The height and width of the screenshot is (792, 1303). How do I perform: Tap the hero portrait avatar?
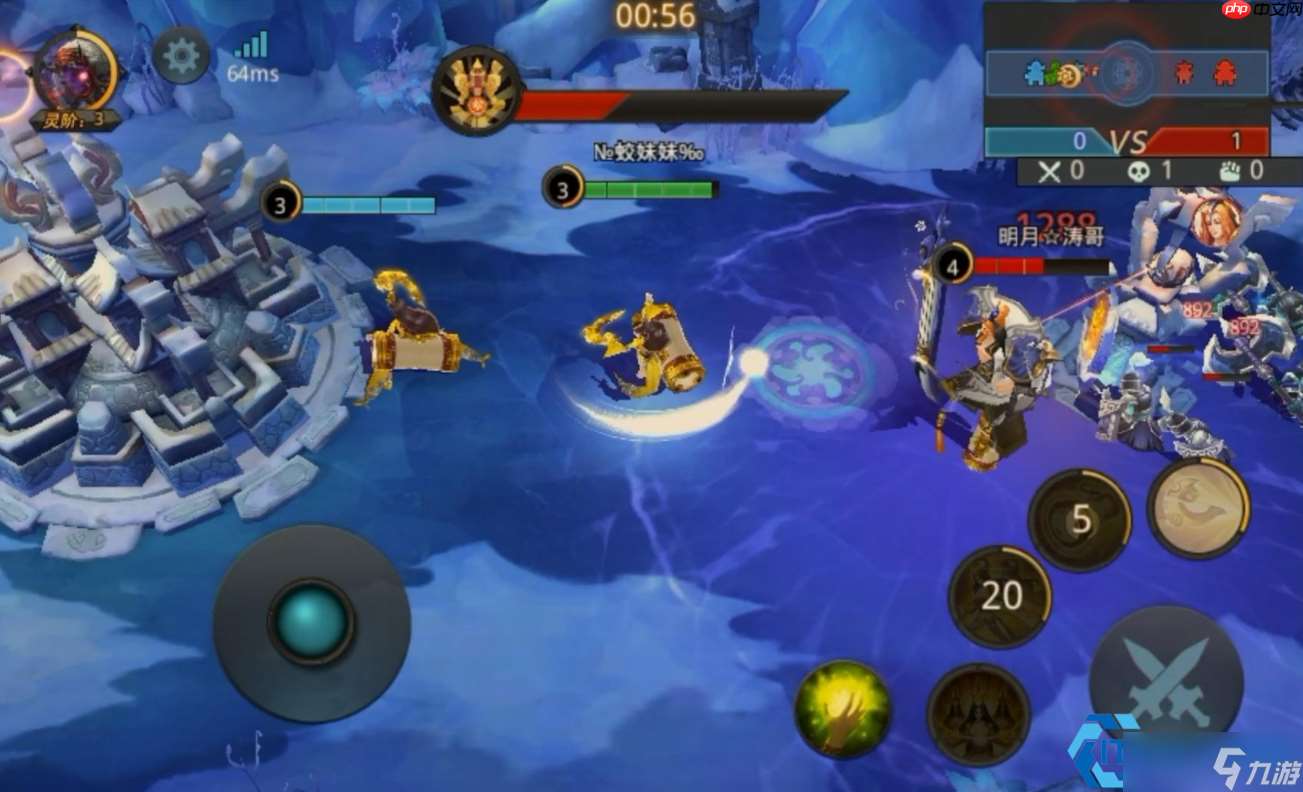coord(74,72)
